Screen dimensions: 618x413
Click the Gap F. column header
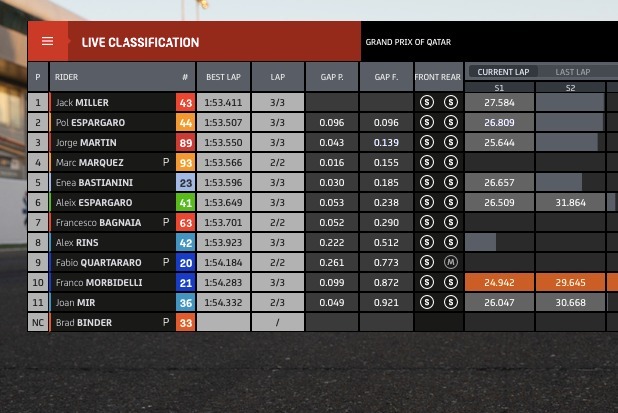click(x=386, y=77)
